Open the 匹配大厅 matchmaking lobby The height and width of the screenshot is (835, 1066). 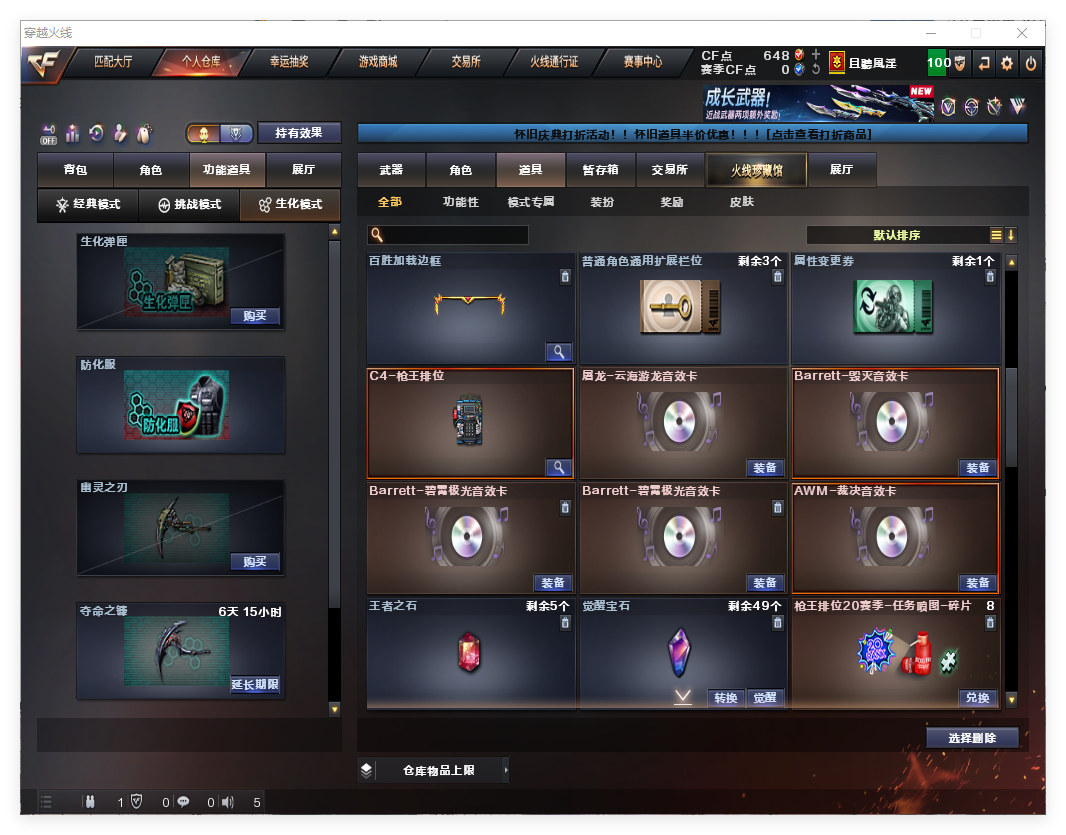tap(113, 62)
